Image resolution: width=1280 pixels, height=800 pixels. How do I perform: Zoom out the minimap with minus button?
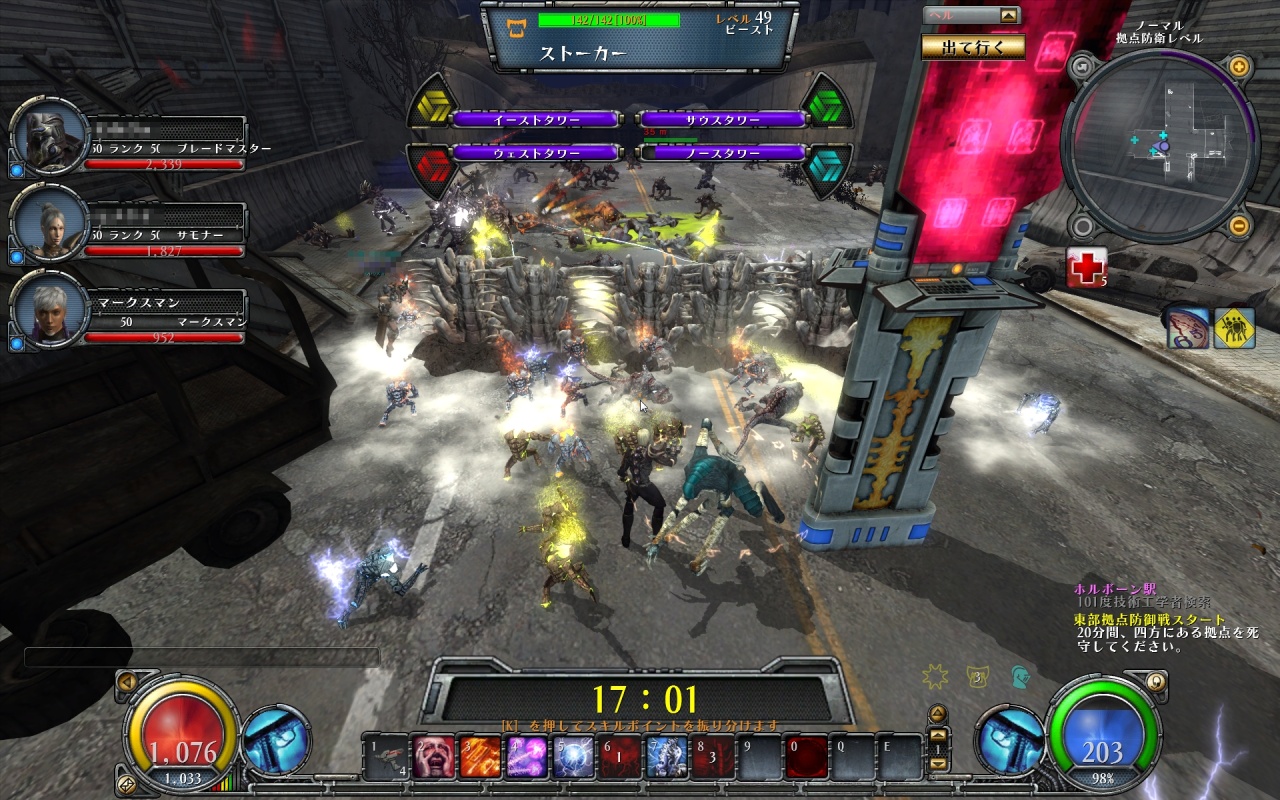click(1238, 224)
